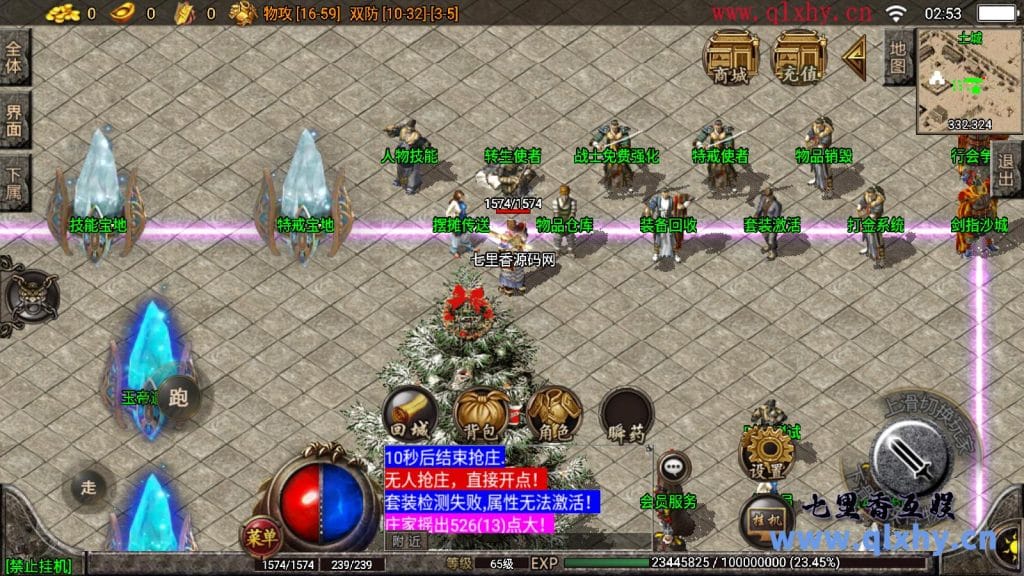Use the 回城 return scroll

tap(410, 414)
